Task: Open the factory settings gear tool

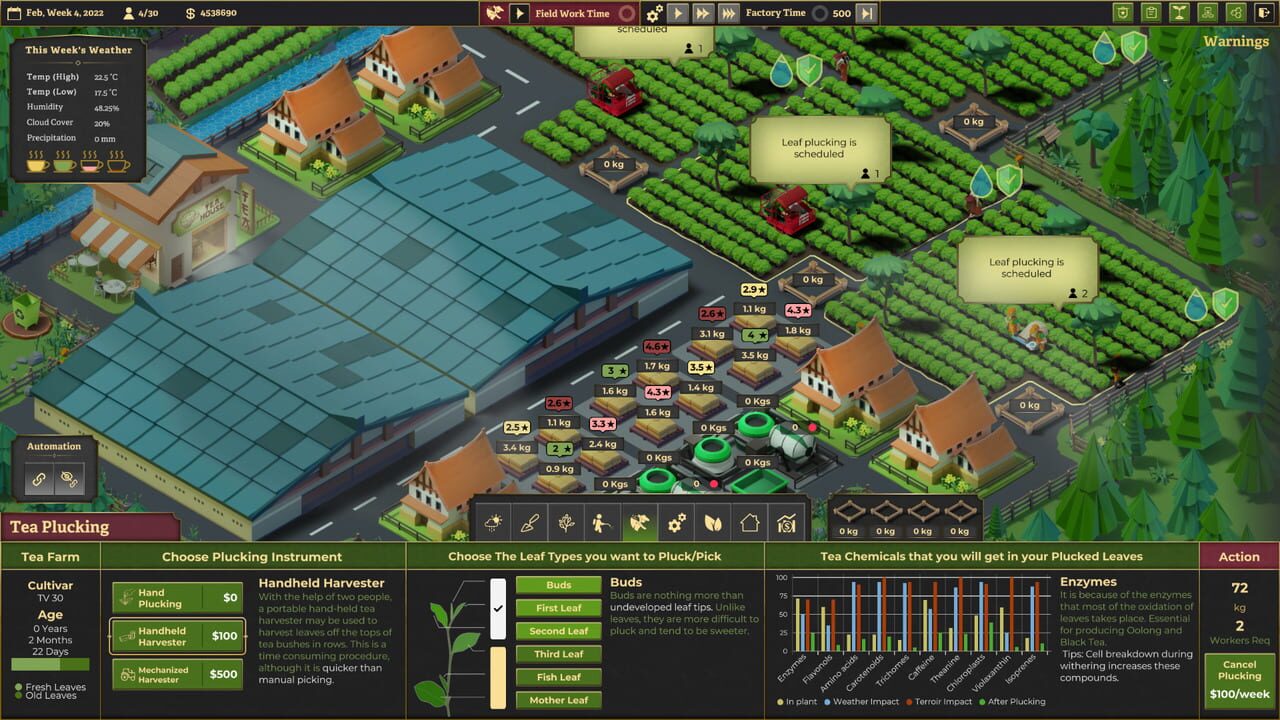Action: pos(676,522)
